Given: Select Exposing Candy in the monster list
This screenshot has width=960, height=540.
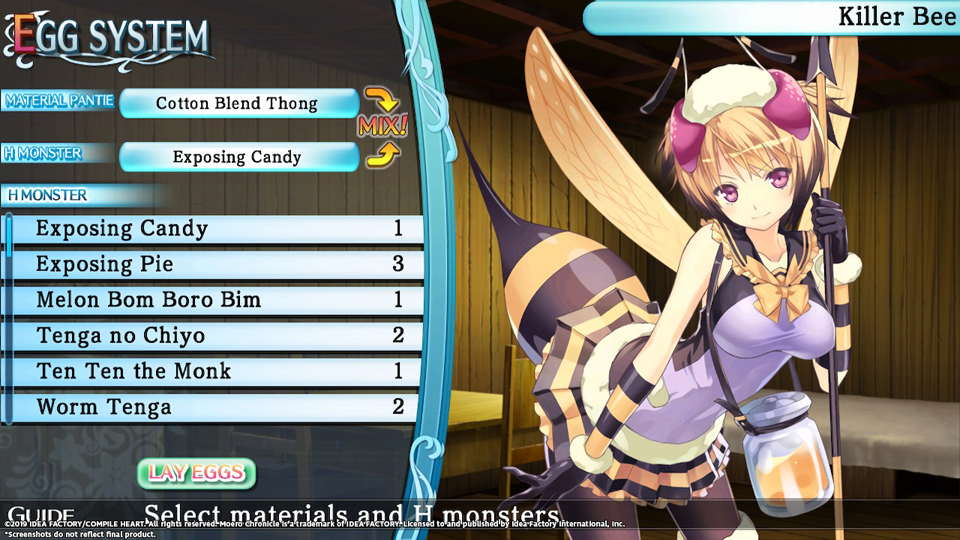Looking at the screenshot, I should 215,229.
